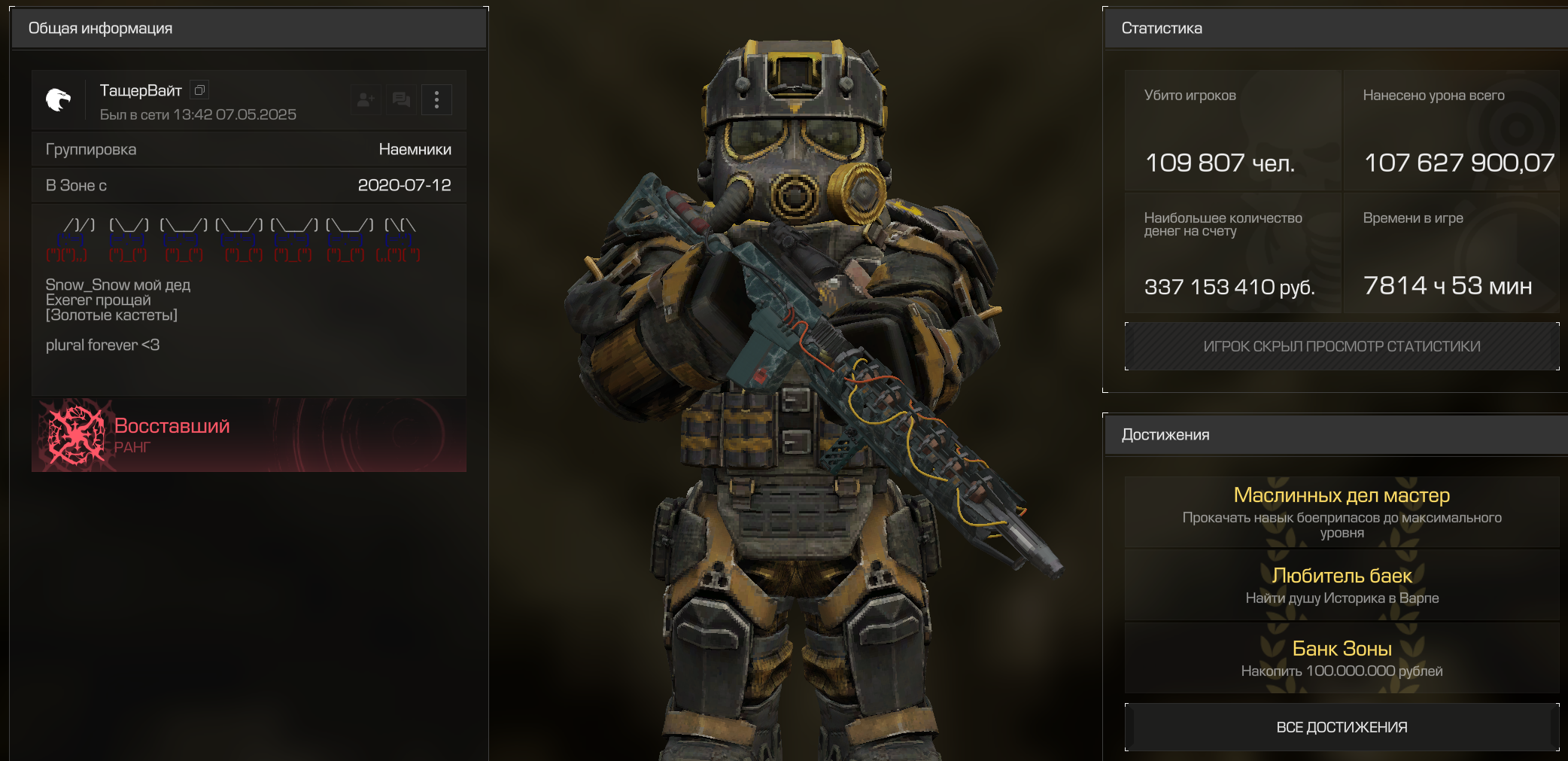
Task: Select the Банк Зоны achievement
Action: [1342, 658]
